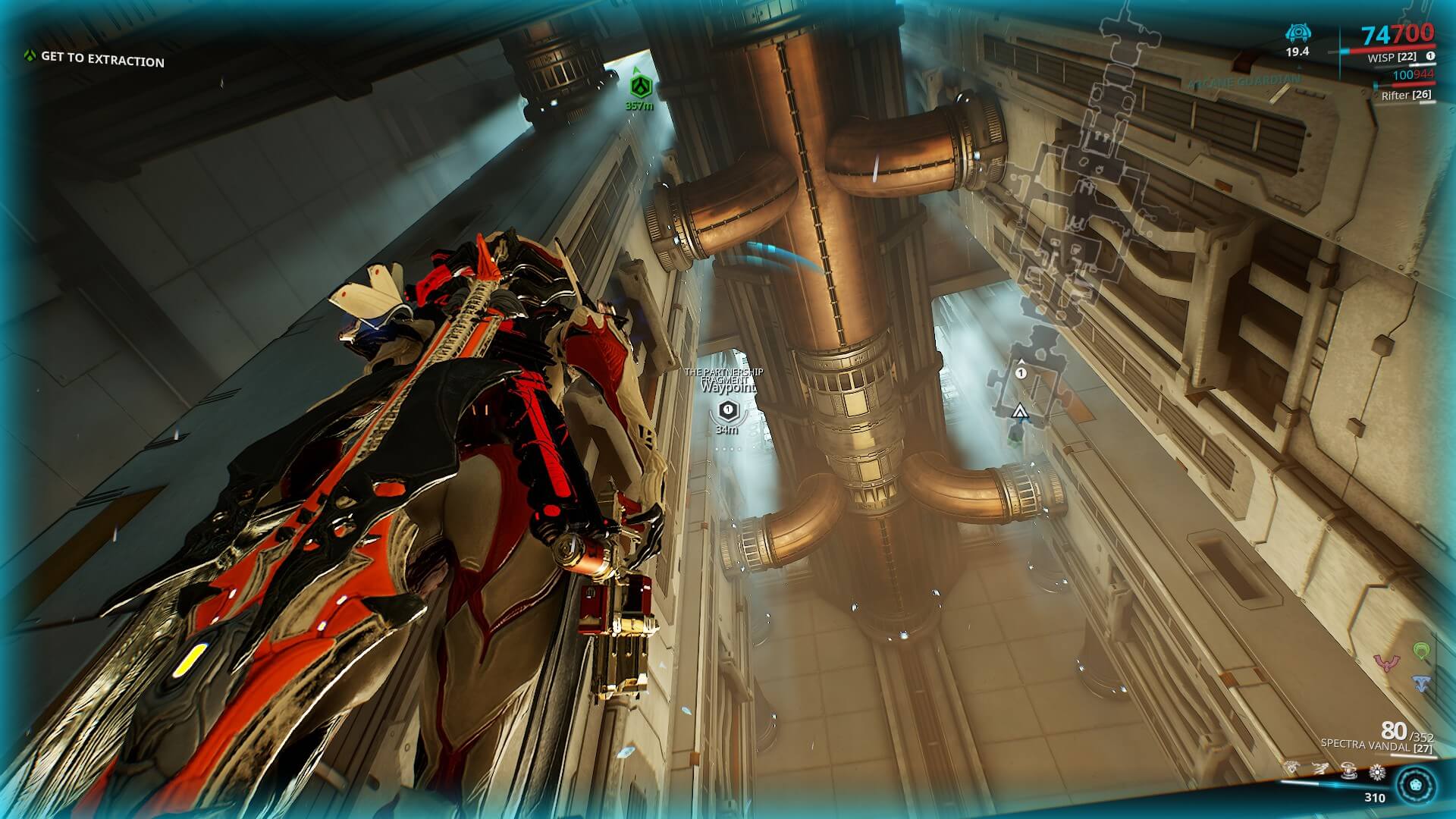Select the green extraction marker
The height and width of the screenshot is (819, 1456).
pyautogui.click(x=639, y=86)
